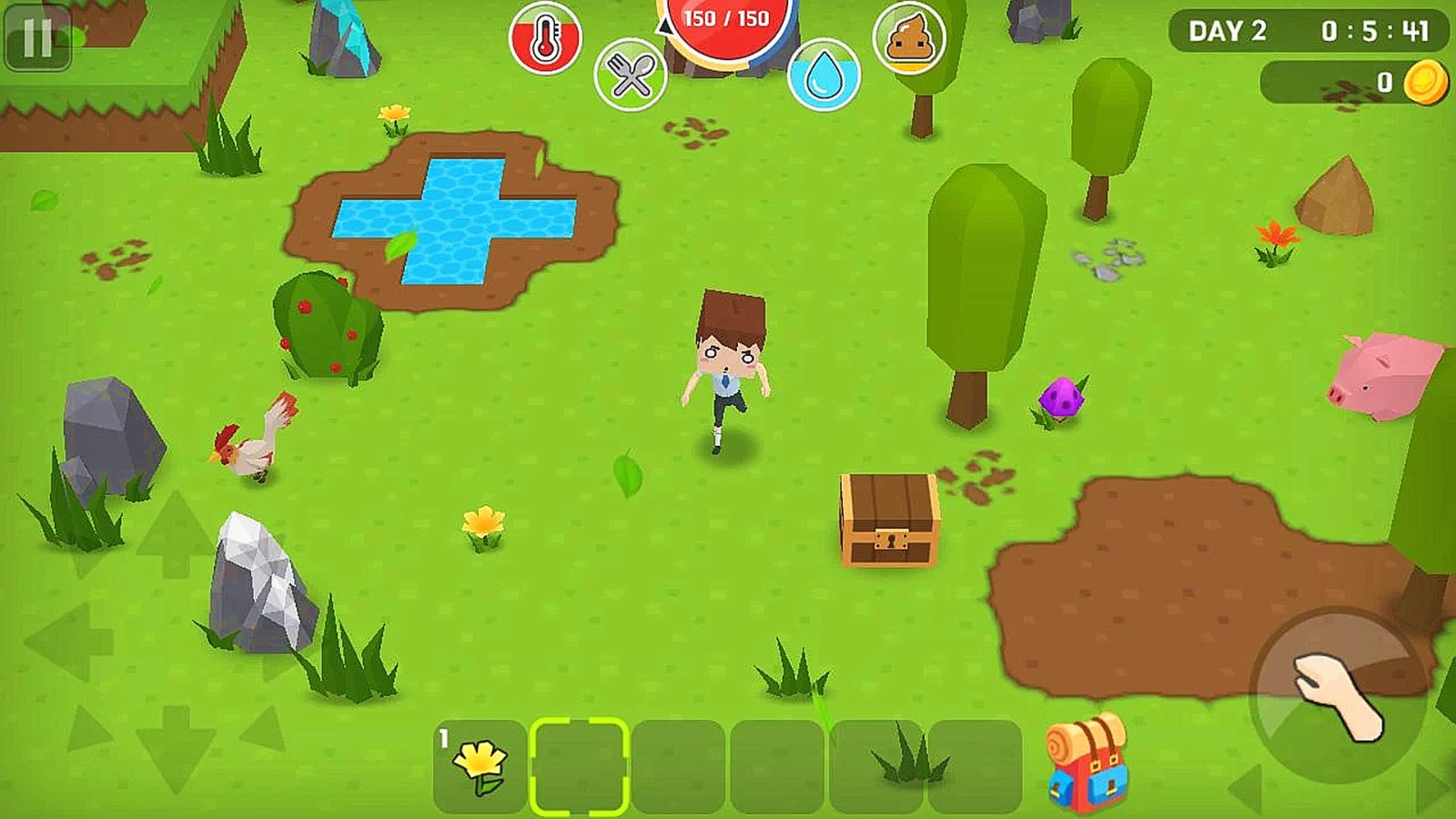The width and height of the screenshot is (1456, 819).
Task: Tap the fork and spoon hunger icon
Action: tap(632, 73)
